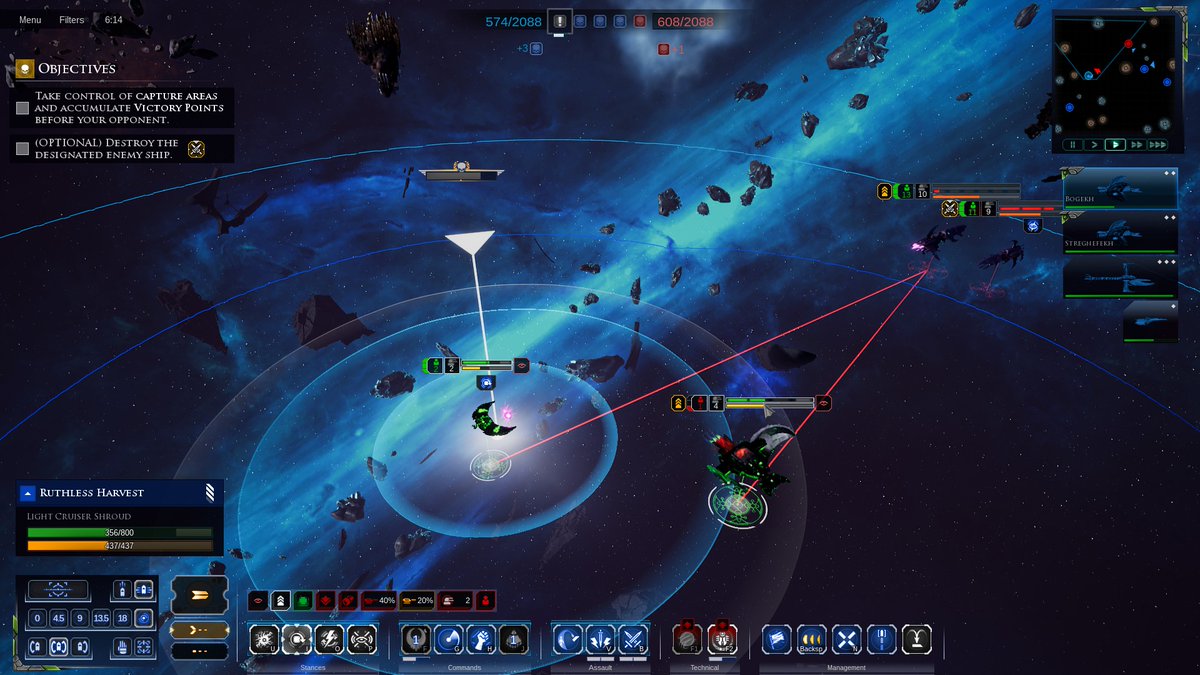The image size is (1200, 675).
Task: Set game speed to fastest triple-arrow
Action: 1157,145
